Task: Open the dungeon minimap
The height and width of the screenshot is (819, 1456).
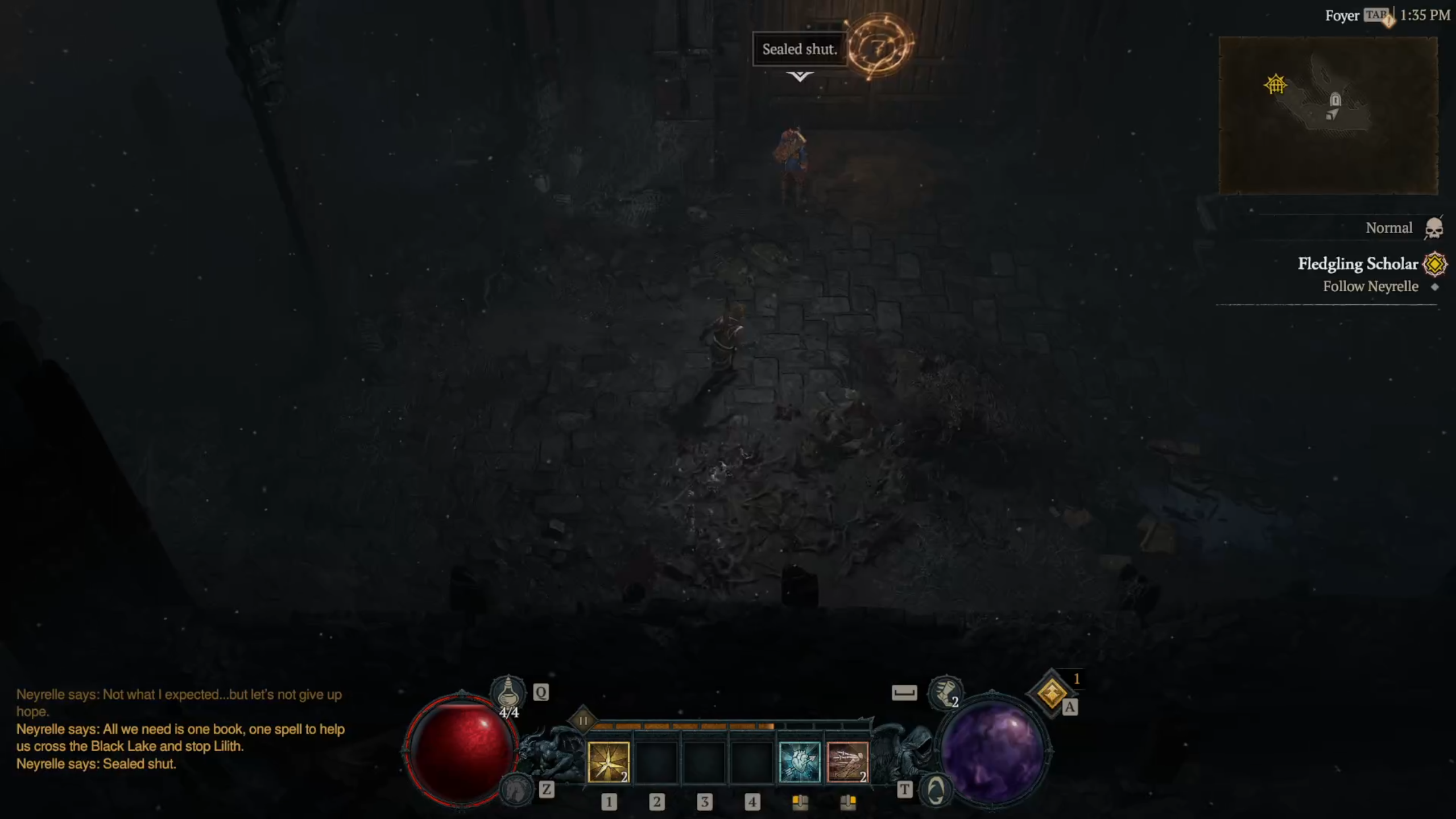Action: pos(1328,115)
